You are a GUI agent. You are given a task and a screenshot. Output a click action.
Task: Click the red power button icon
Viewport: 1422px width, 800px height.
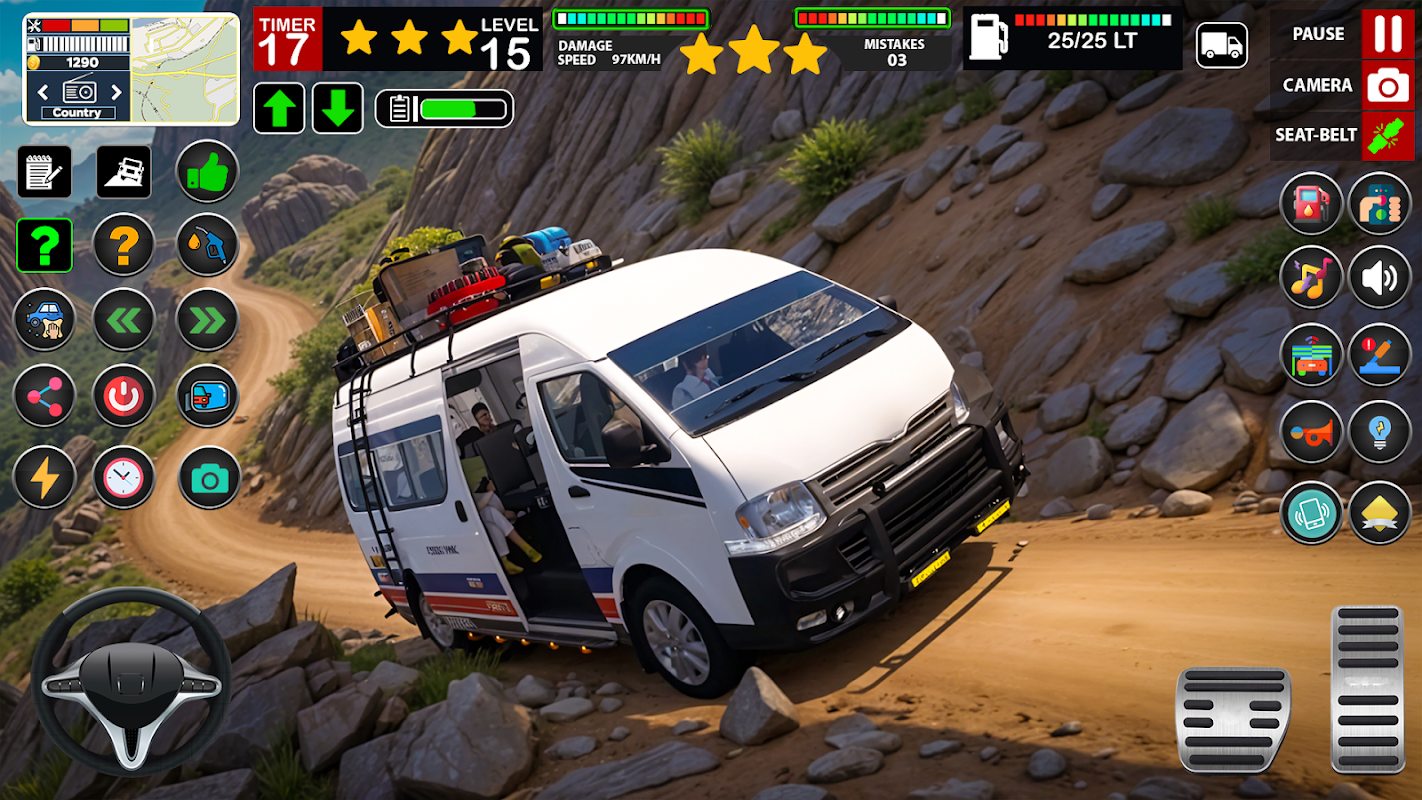[123, 396]
